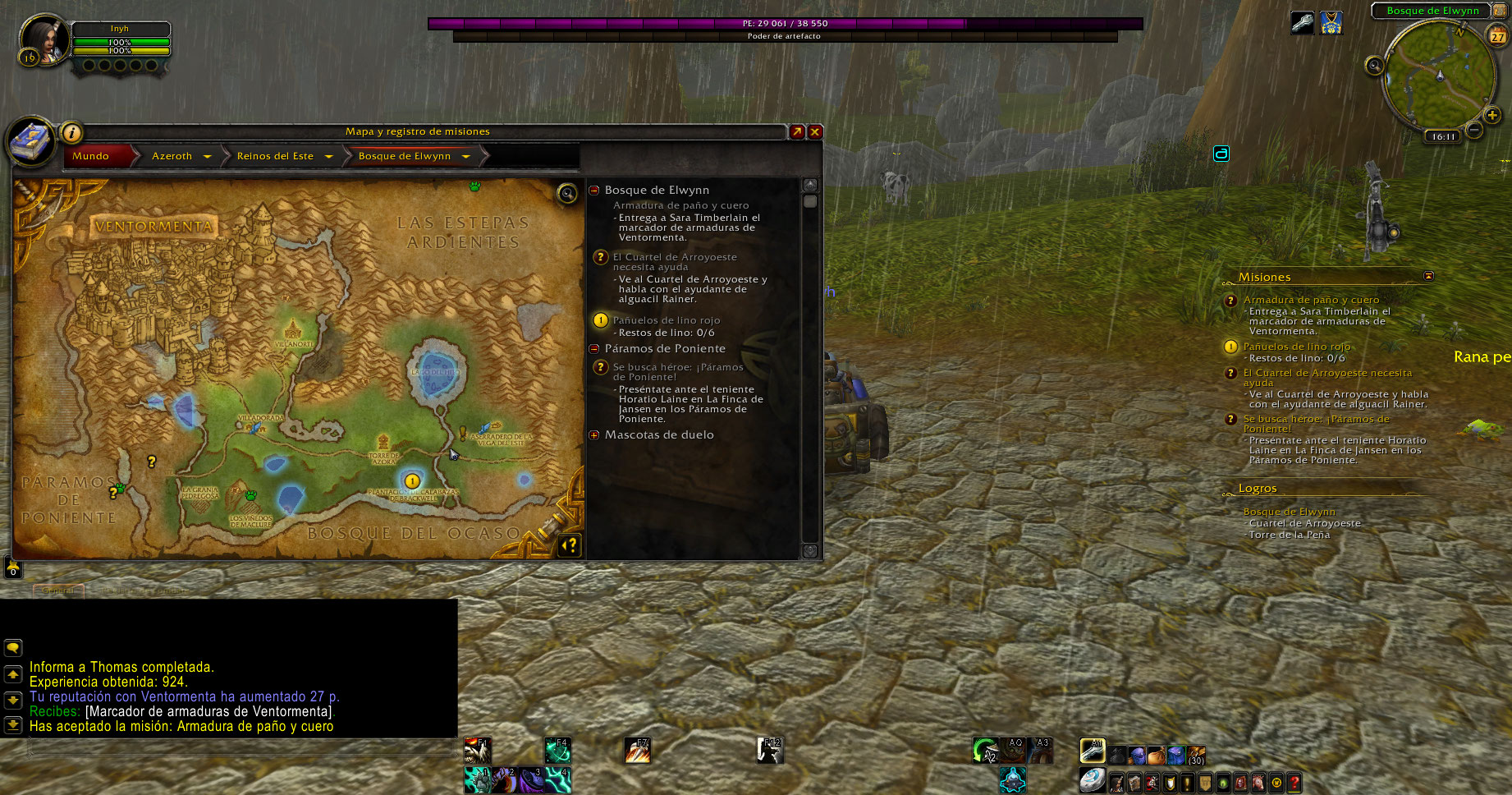
Task: Select the Pañuelos de lino rojo quest
Action: click(x=666, y=320)
